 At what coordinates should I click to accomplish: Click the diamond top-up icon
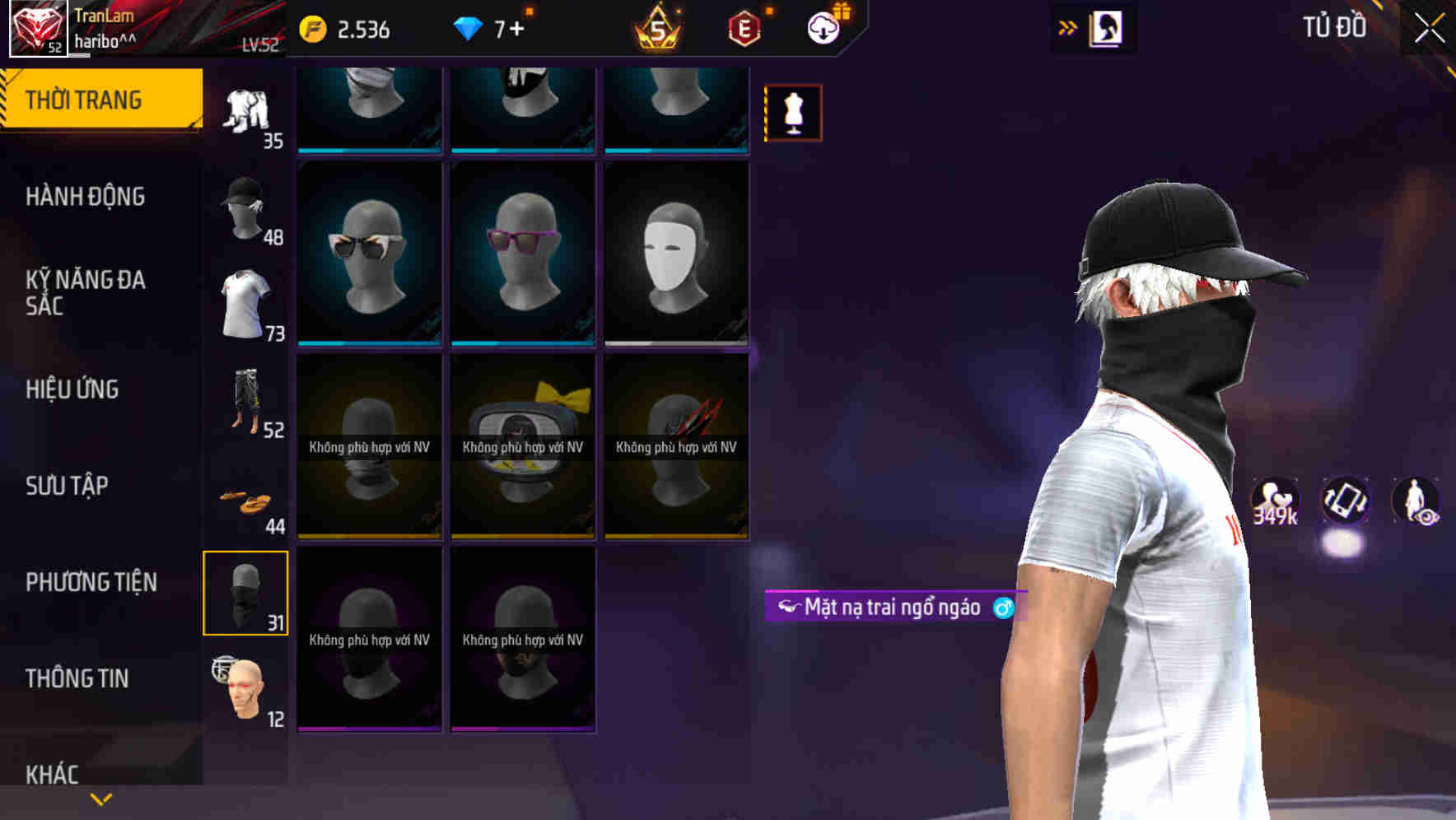coord(470,27)
